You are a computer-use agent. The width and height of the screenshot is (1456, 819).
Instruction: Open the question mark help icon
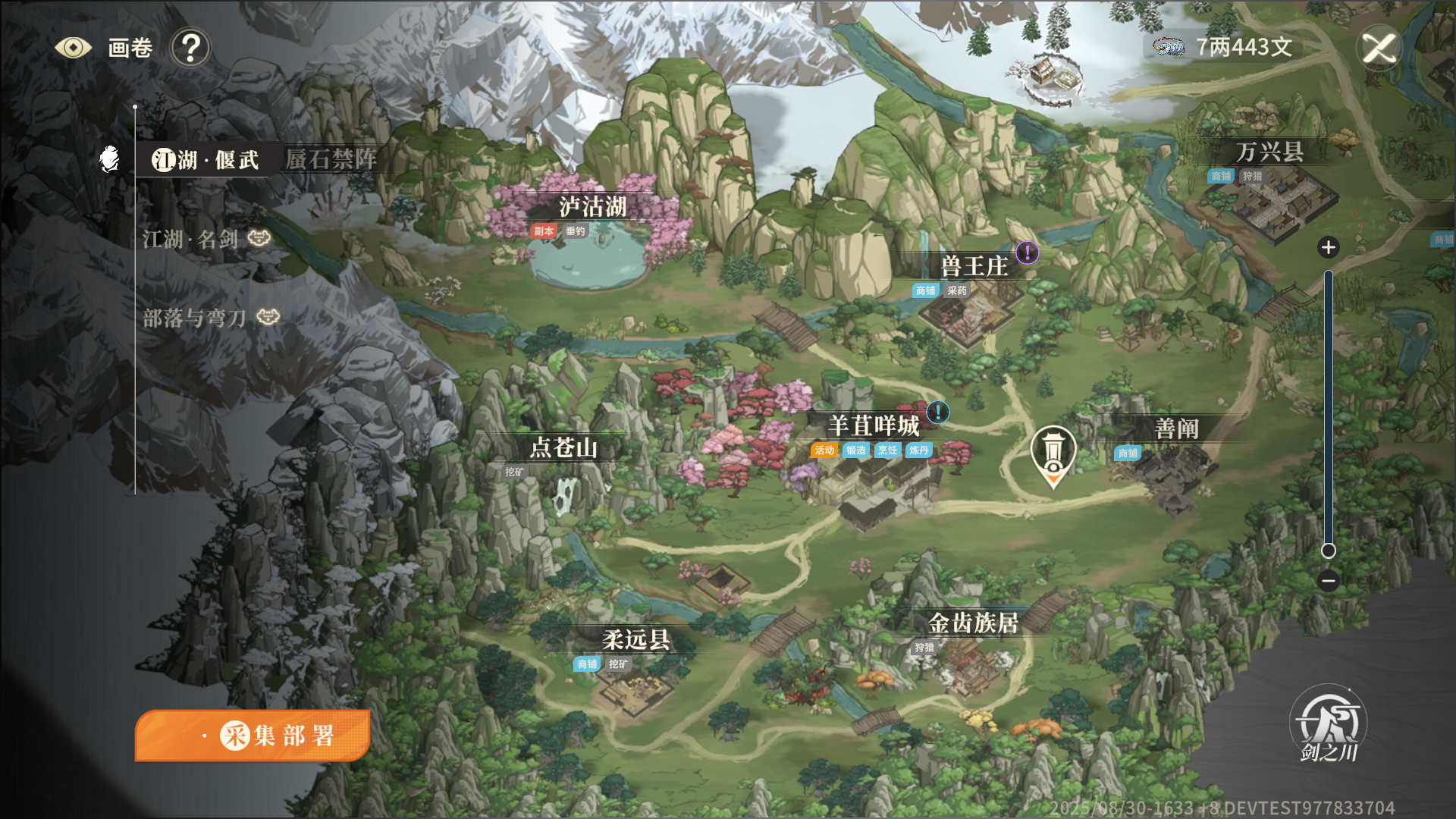(191, 47)
